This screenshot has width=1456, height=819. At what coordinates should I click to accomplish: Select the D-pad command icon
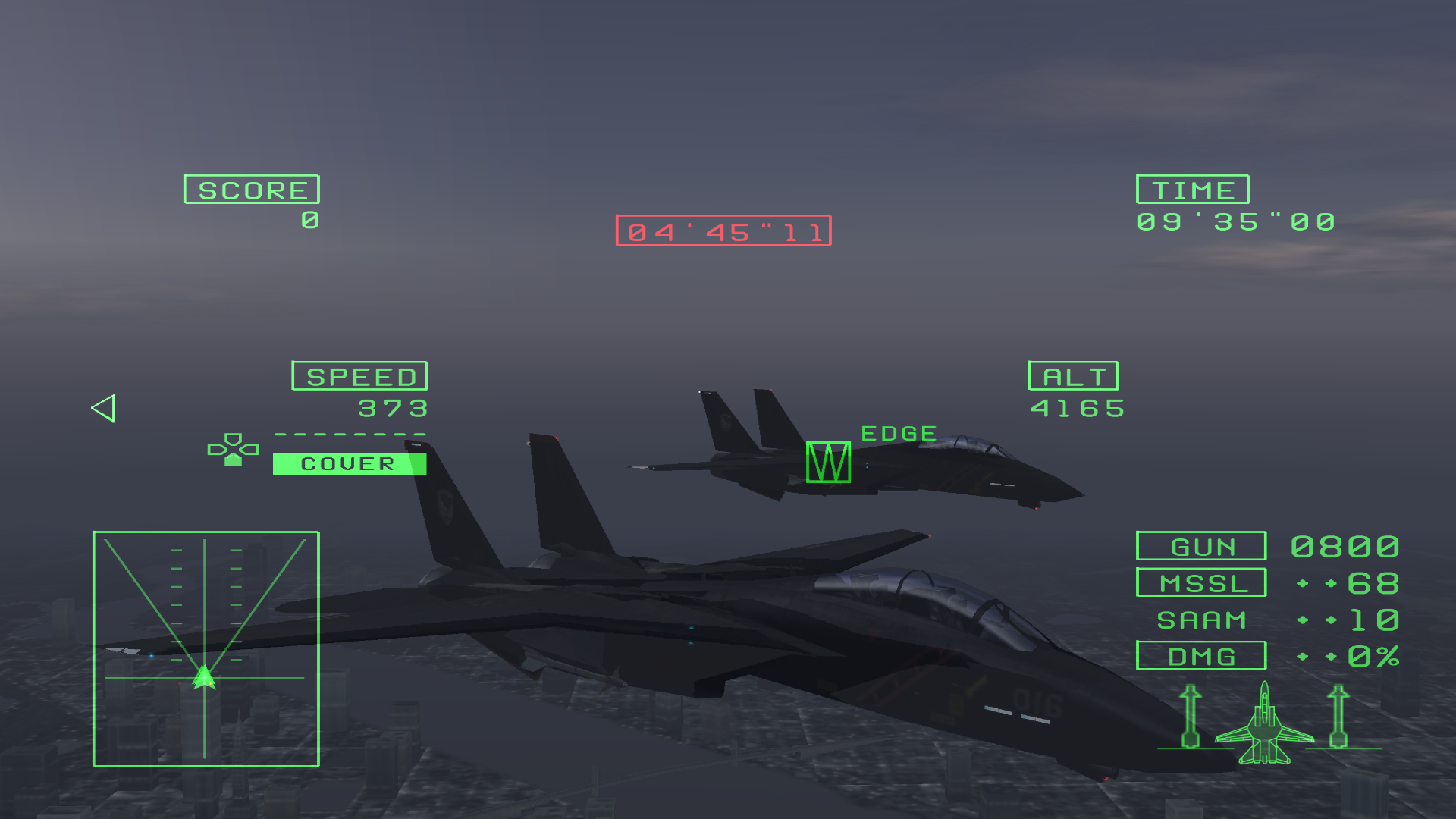[x=233, y=450]
